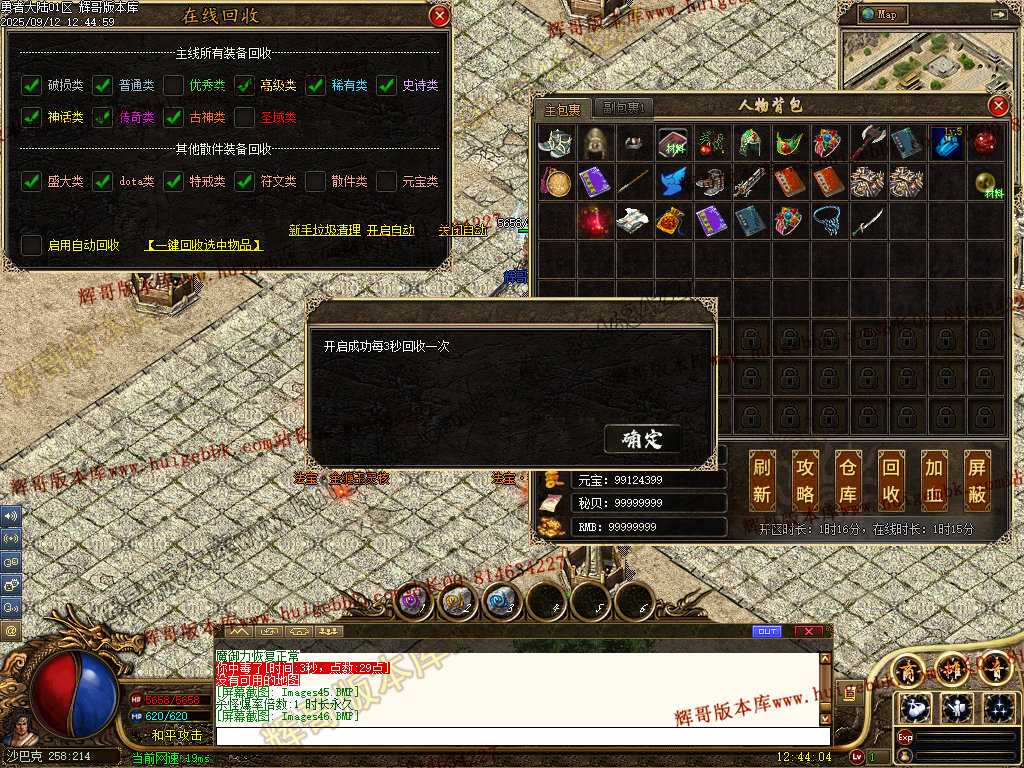Select the 主包裹 tab
This screenshot has height=768, width=1024.
pos(562,109)
